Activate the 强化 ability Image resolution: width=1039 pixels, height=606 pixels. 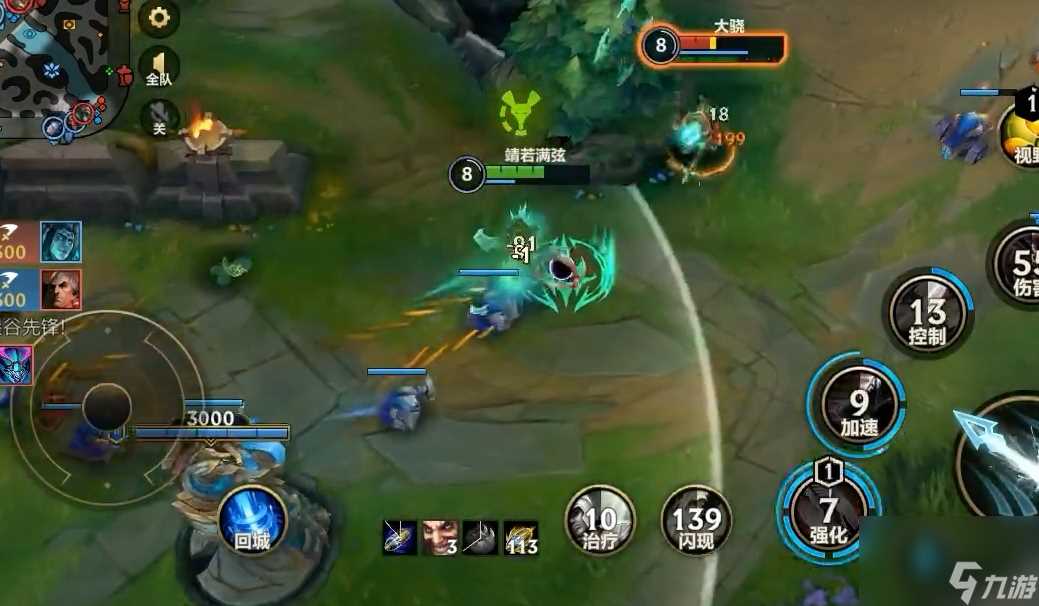[x=829, y=512]
